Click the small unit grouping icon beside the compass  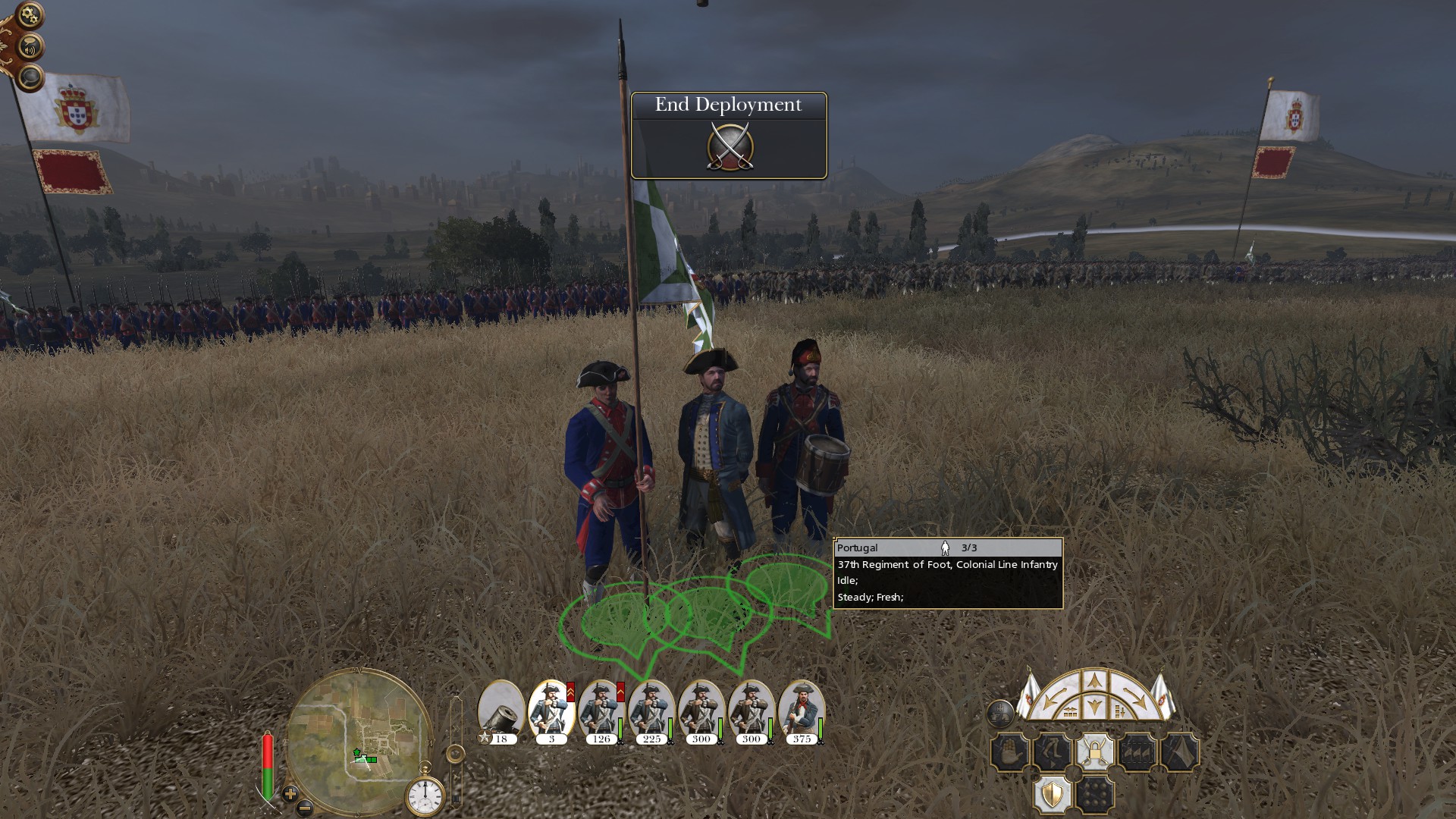click(1001, 714)
